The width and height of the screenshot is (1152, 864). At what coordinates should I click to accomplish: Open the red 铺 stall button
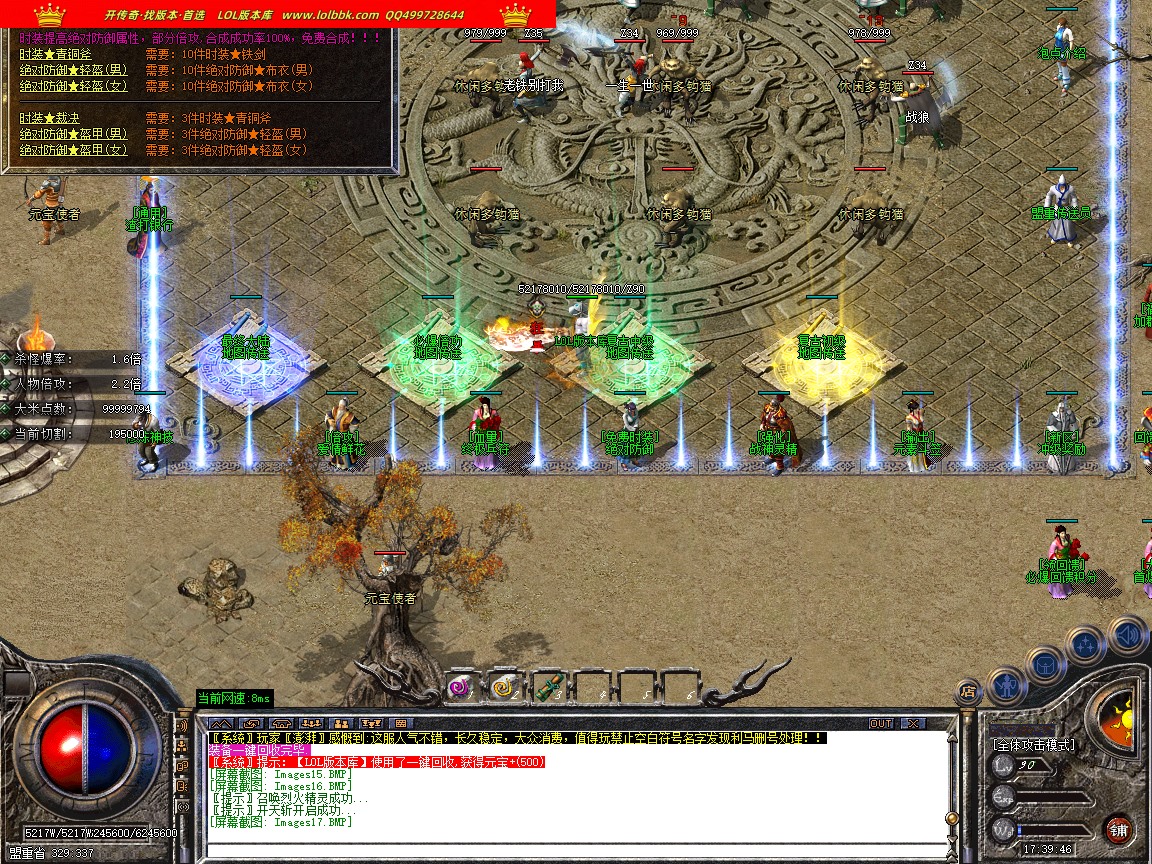click(1118, 829)
